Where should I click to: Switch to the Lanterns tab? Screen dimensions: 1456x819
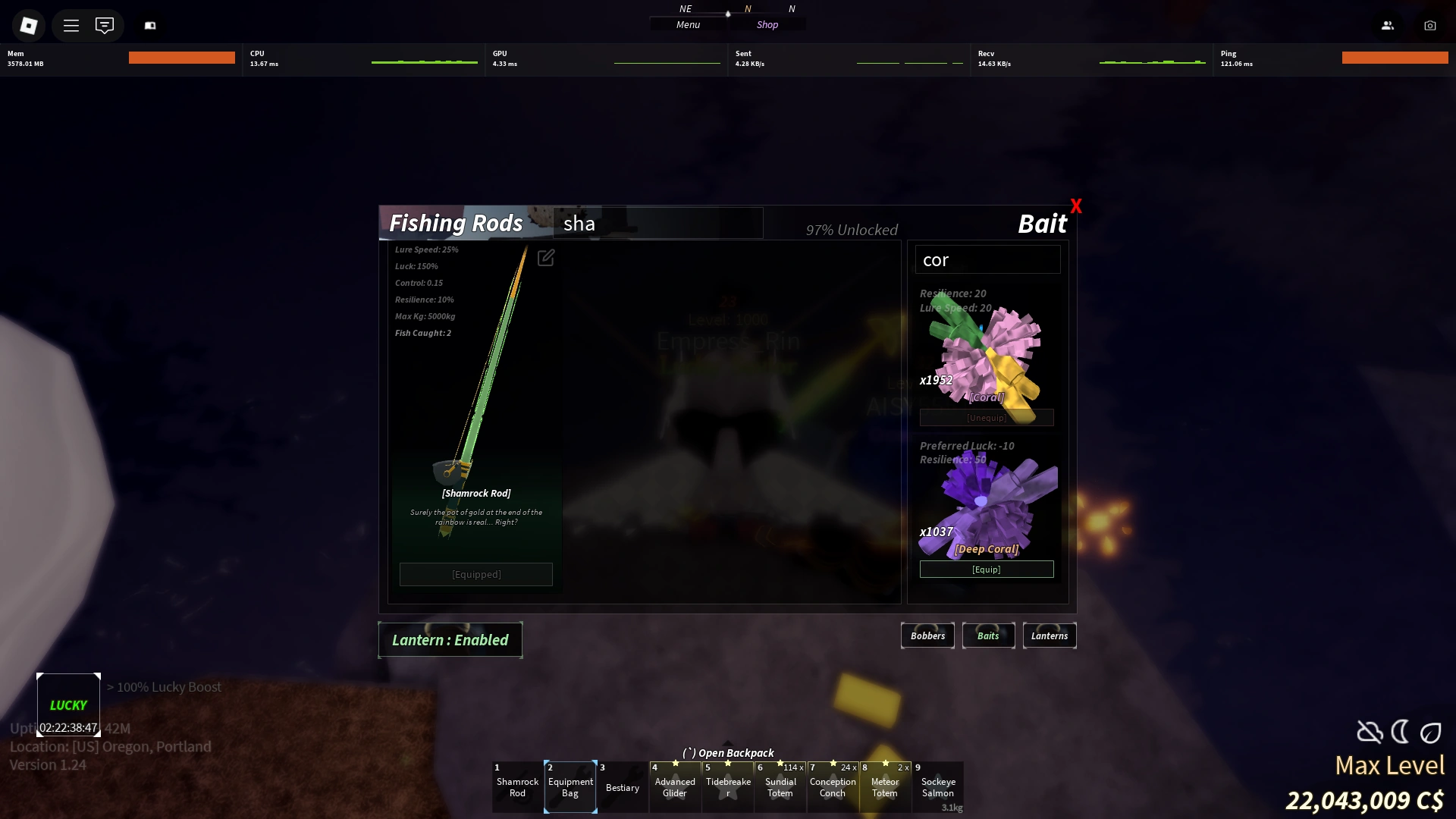1049,635
